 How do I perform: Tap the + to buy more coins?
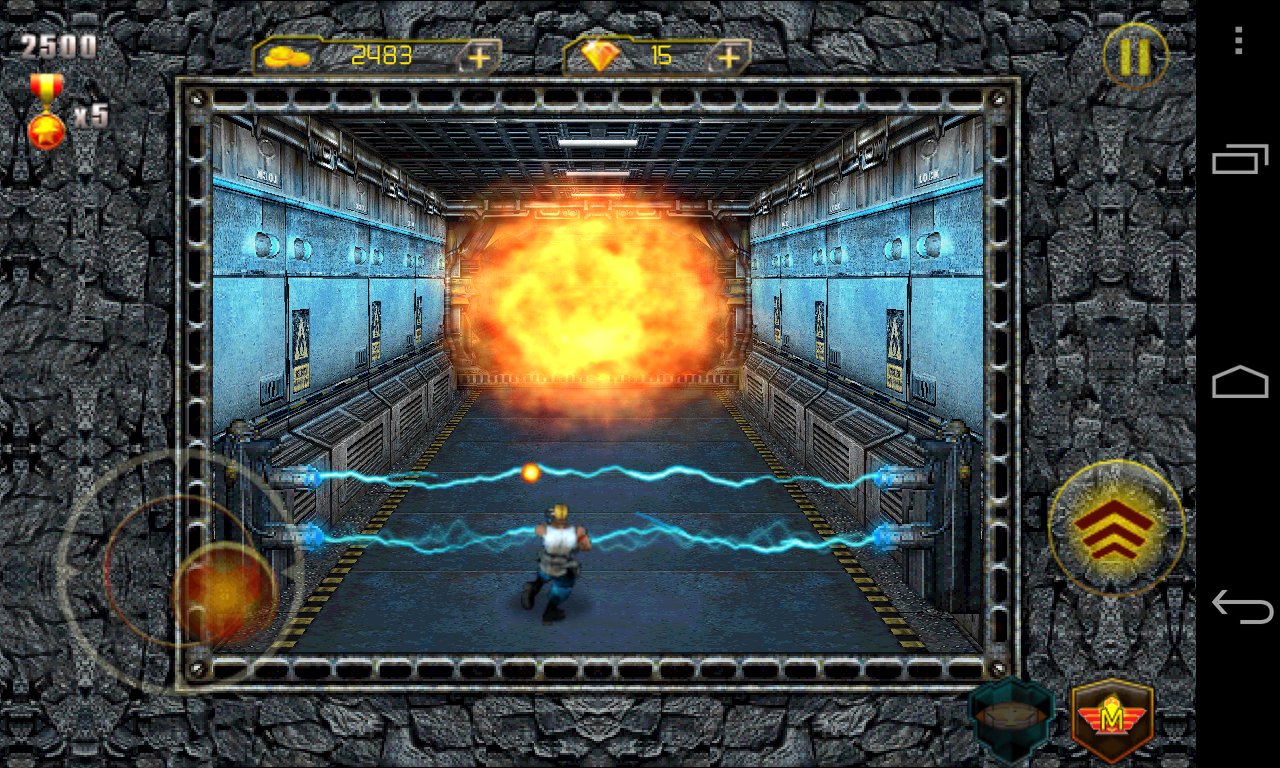(x=479, y=56)
